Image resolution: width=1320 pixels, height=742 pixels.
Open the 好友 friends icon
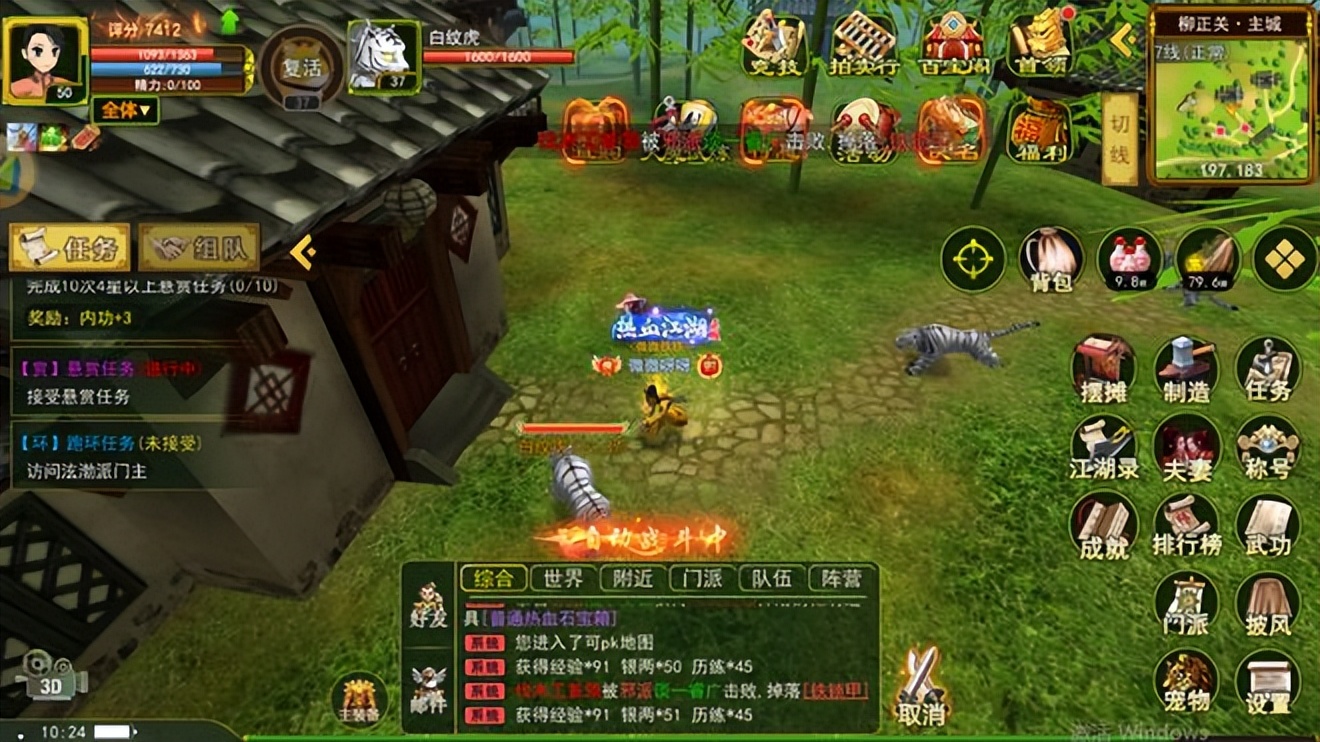pos(428,605)
